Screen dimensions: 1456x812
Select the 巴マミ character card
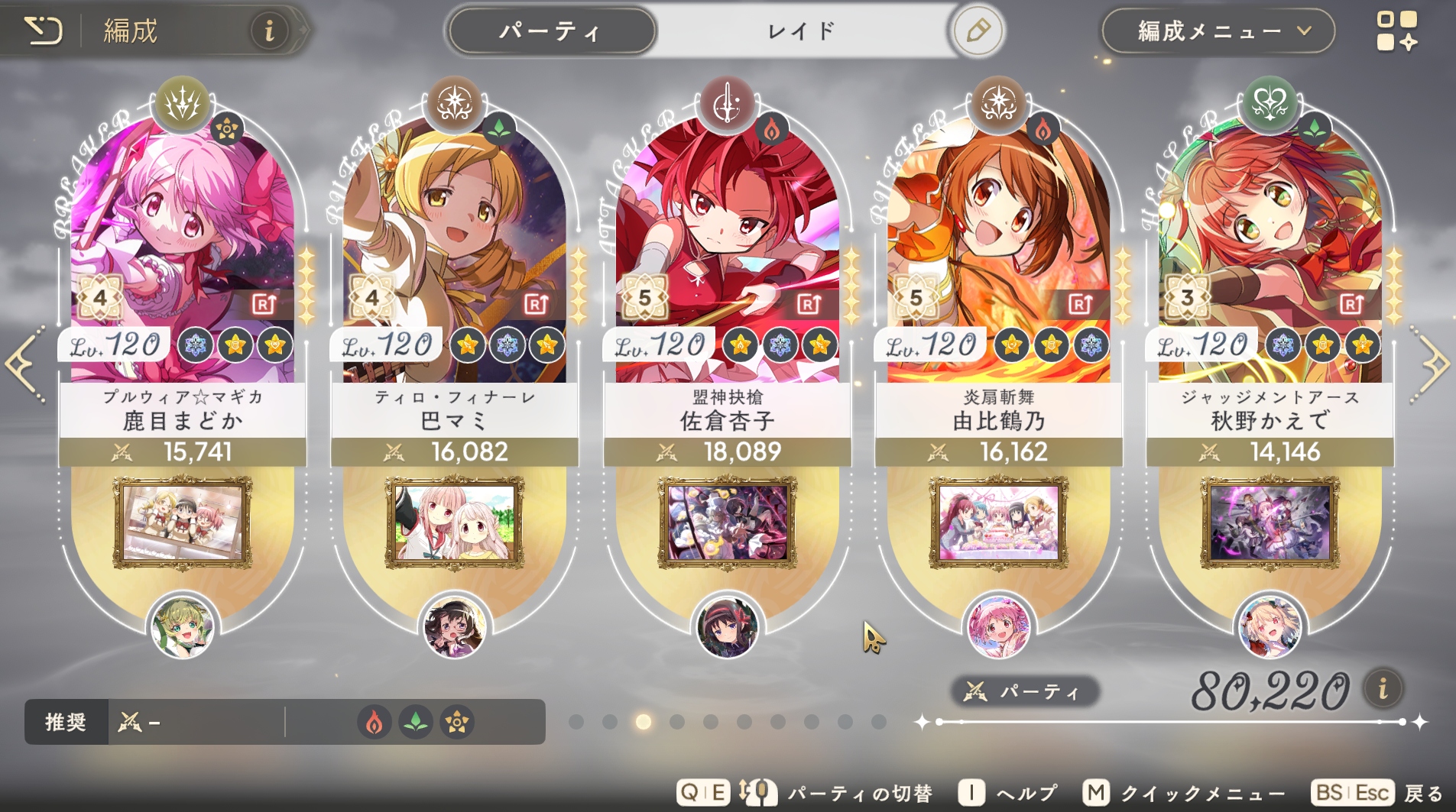pyautogui.click(x=454, y=252)
